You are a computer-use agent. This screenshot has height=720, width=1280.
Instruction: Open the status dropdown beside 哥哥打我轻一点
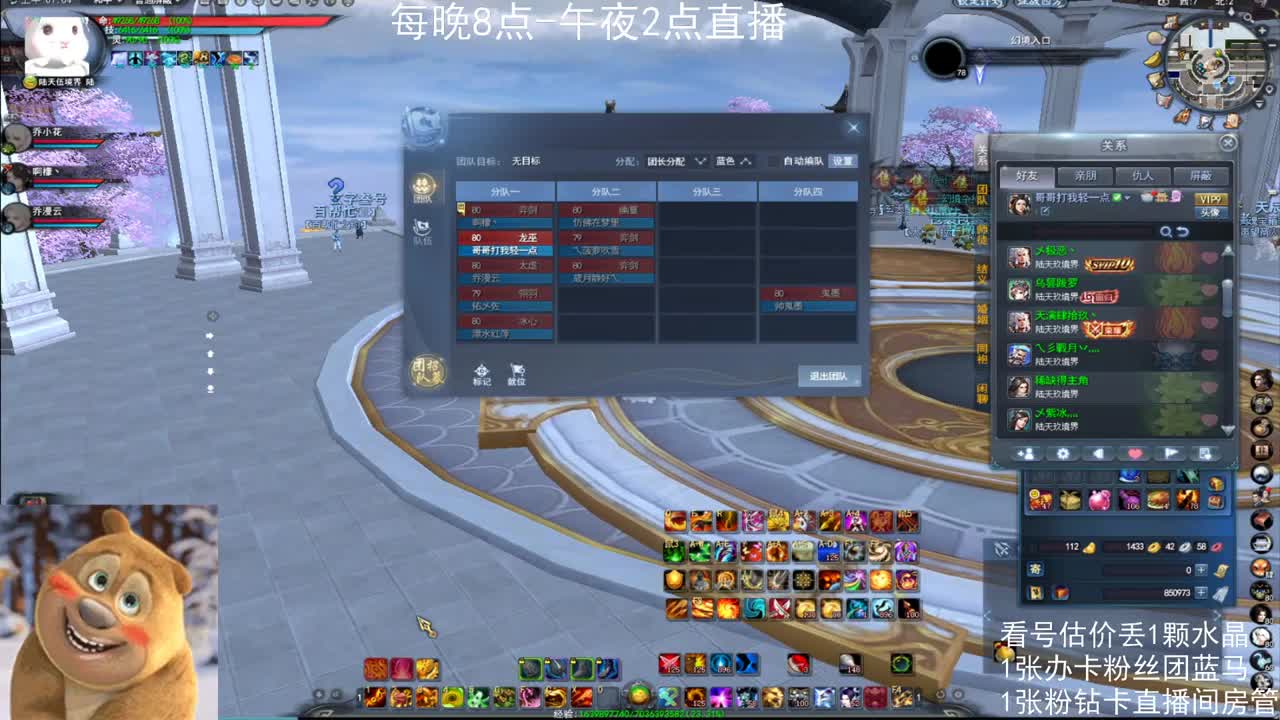click(1127, 198)
